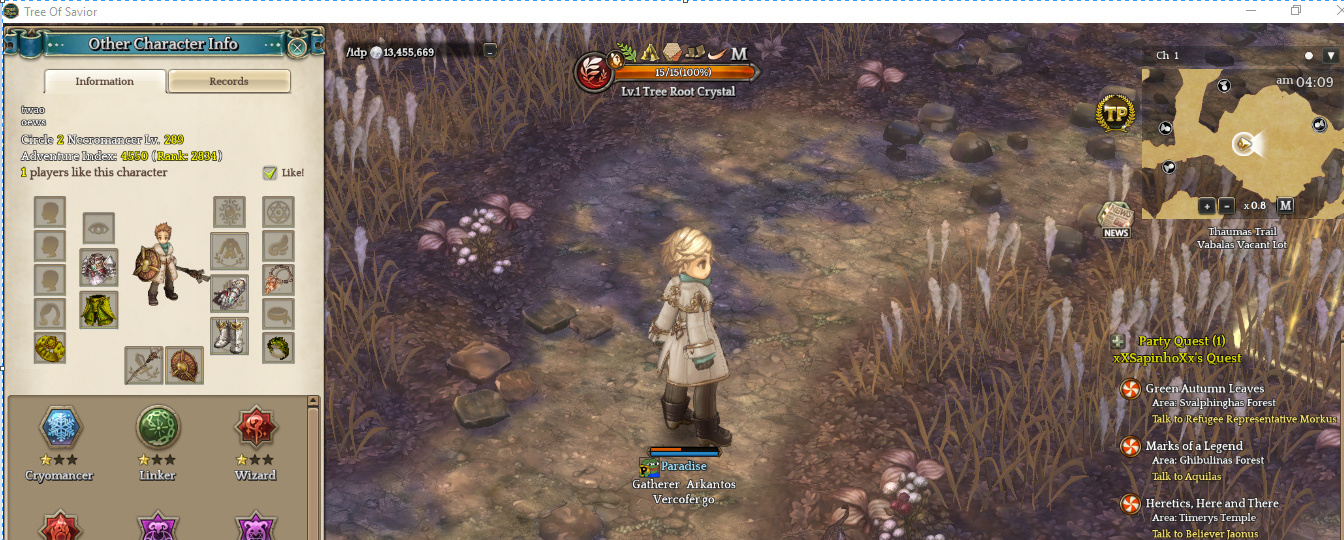The image size is (1344, 540).
Task: Choose the Wizard class icon
Action: tap(255, 428)
